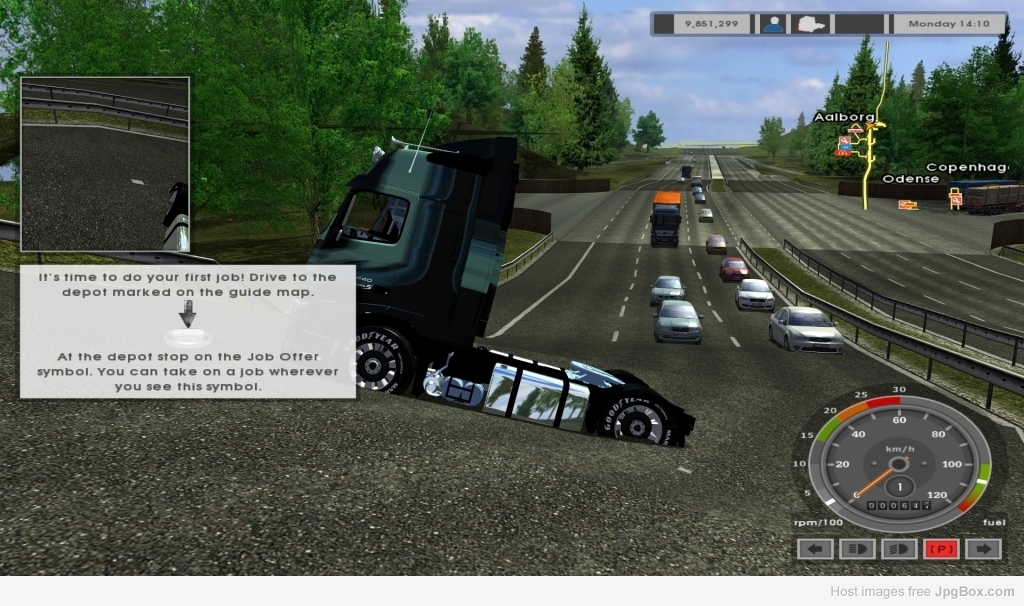Click the rear-view mirror camera panel

tap(105, 163)
